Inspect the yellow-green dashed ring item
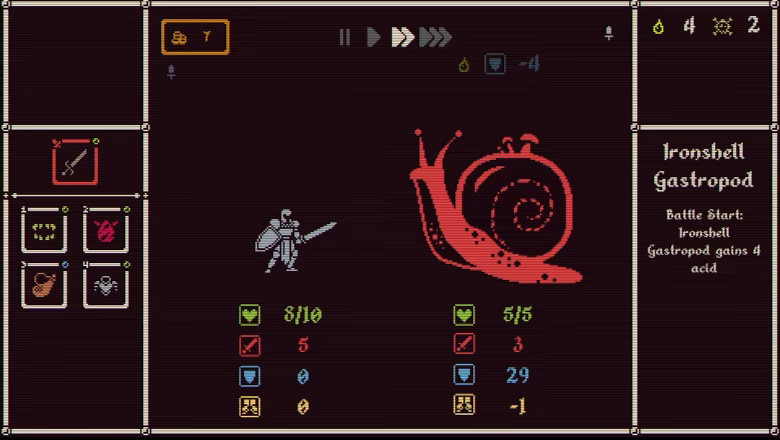Viewport: 780px width, 440px height. point(45,231)
